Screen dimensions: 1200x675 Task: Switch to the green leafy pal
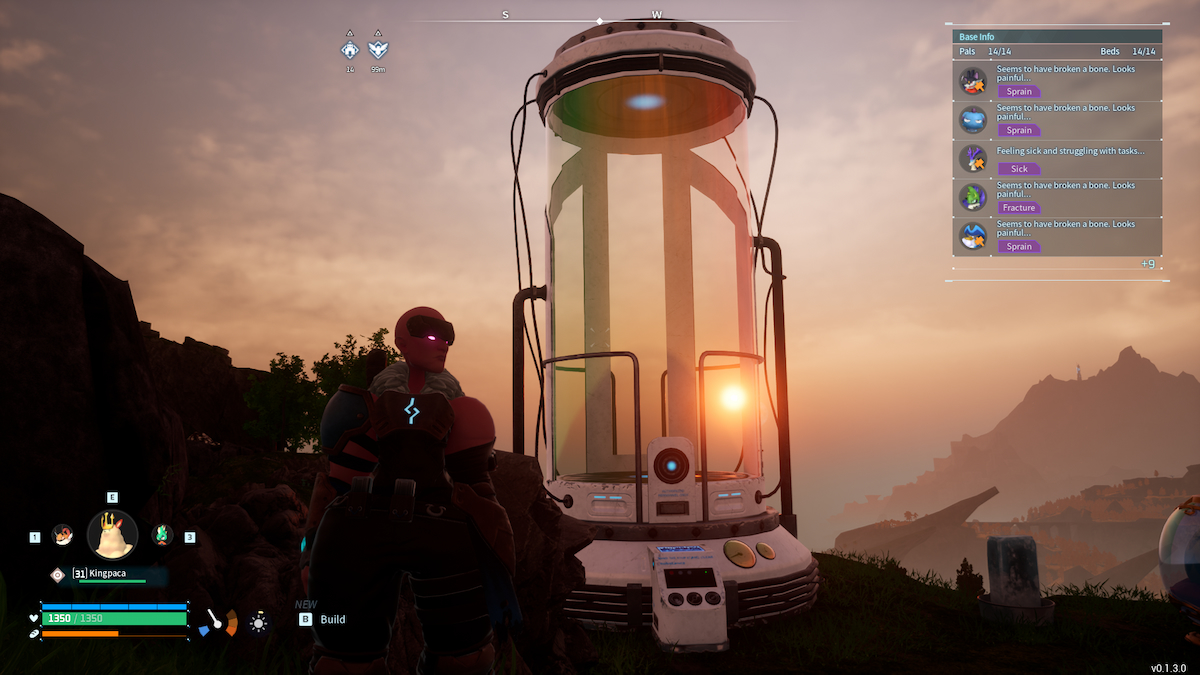162,535
